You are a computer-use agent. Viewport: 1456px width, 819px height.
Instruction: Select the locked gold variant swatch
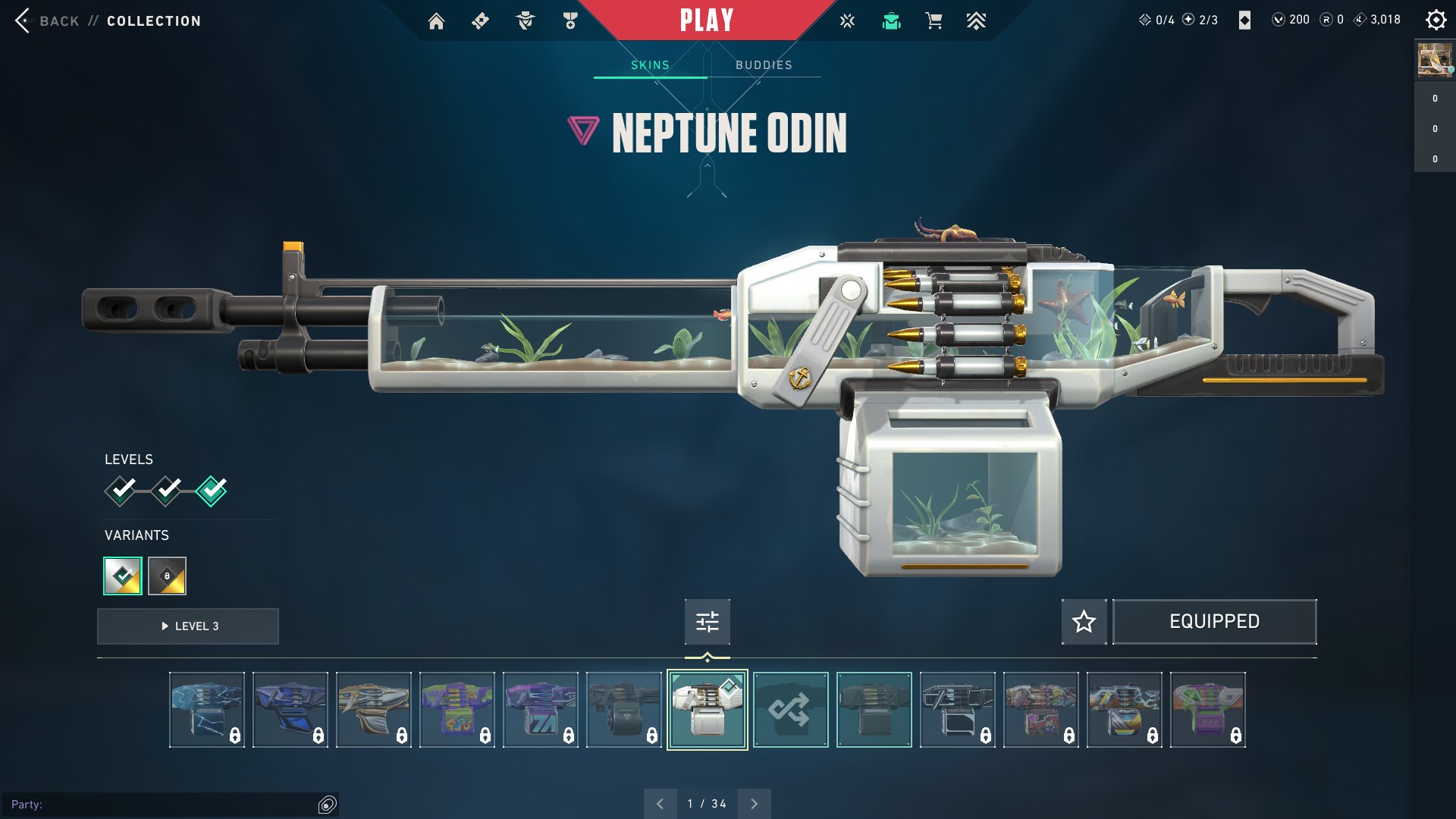coord(167,576)
